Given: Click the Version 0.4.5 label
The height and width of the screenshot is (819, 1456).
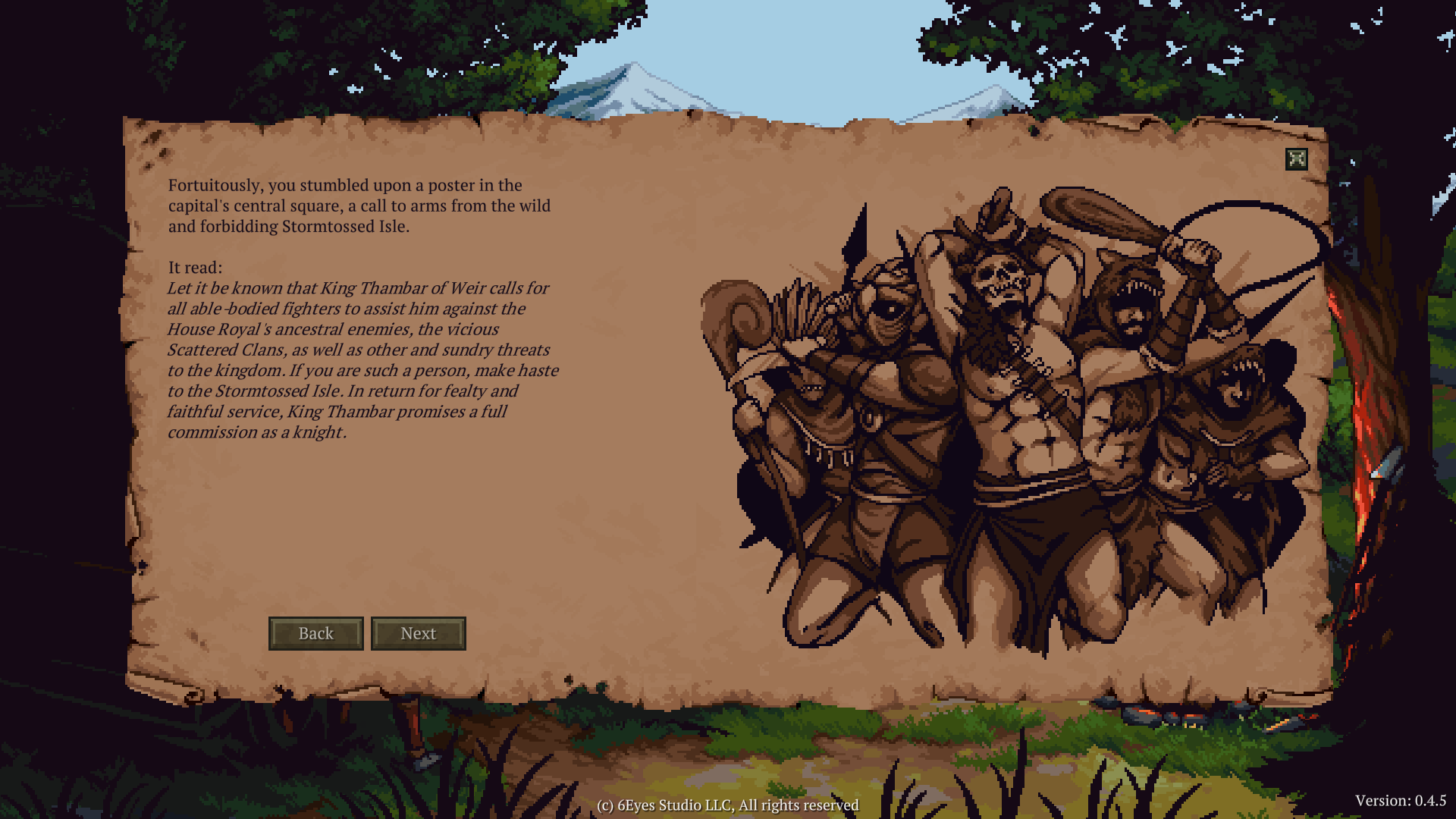Looking at the screenshot, I should click(x=1401, y=800).
